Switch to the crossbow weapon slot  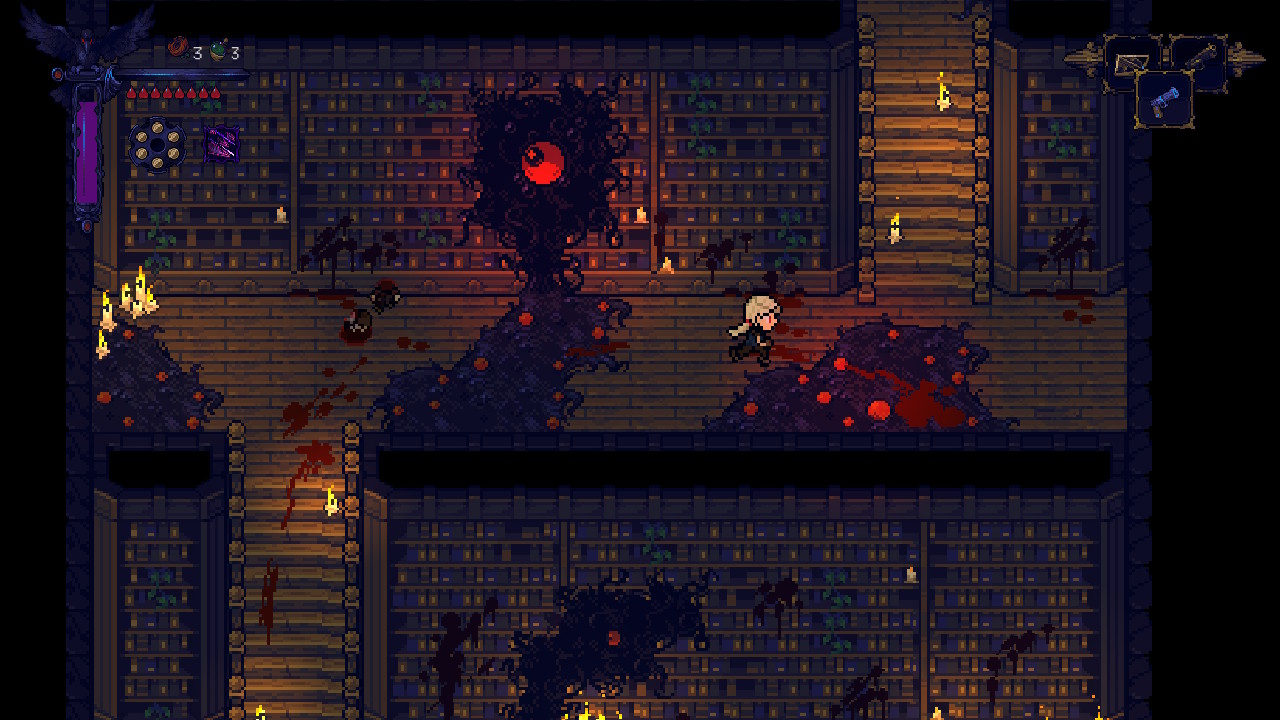[1132, 62]
